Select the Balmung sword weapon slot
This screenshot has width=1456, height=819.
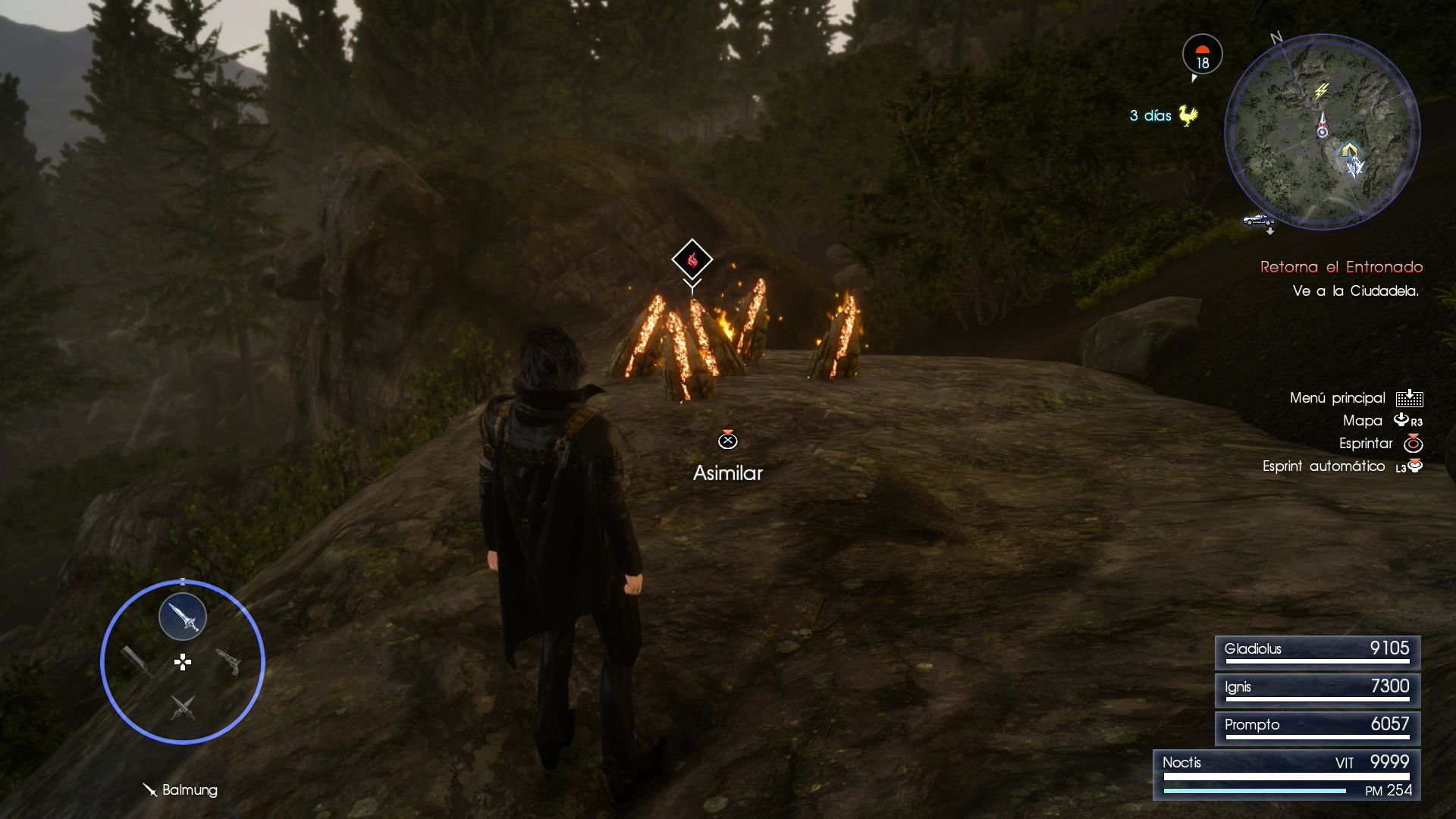183,617
